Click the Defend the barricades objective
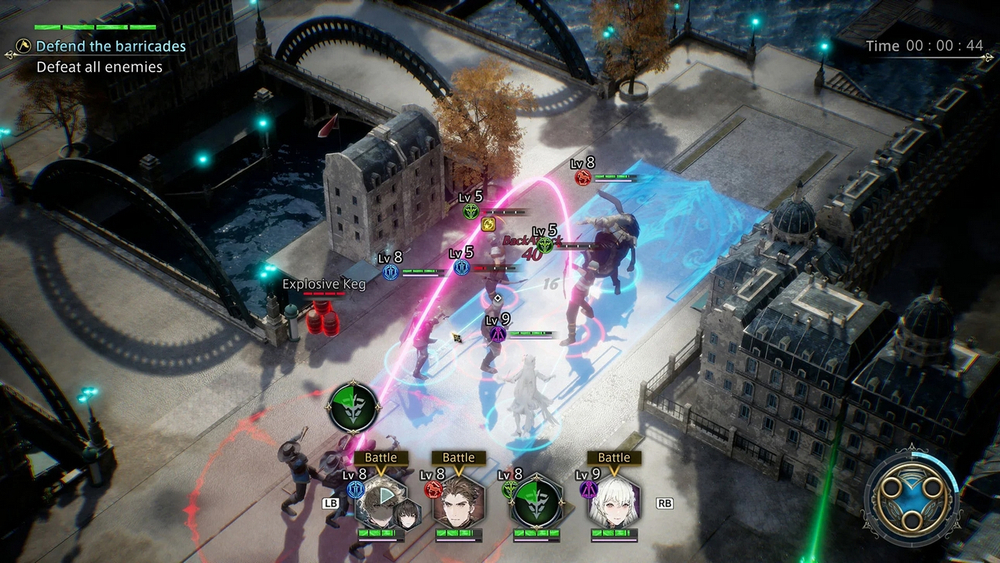 (x=111, y=46)
